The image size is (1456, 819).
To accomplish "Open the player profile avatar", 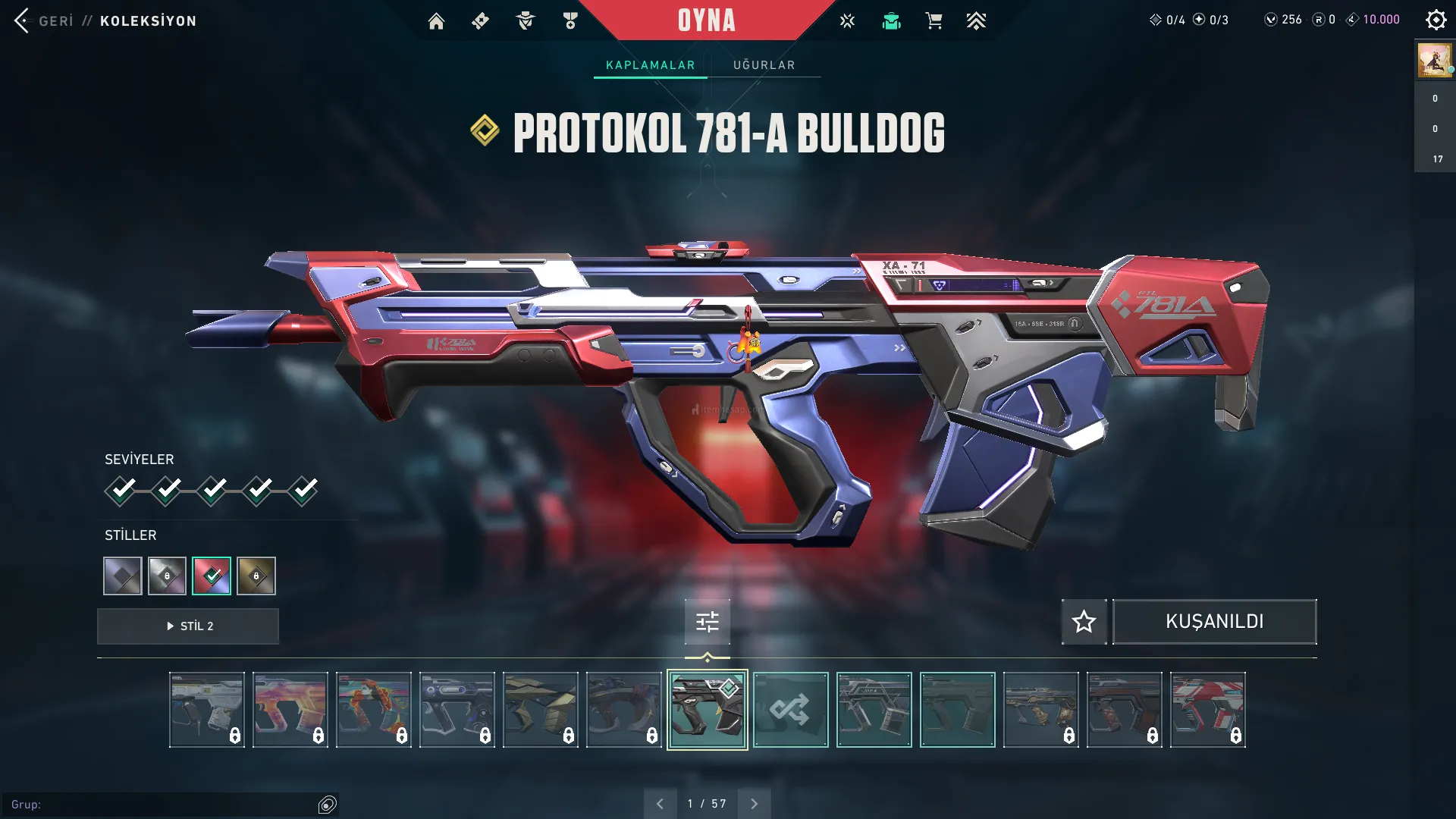I will coord(1434,60).
